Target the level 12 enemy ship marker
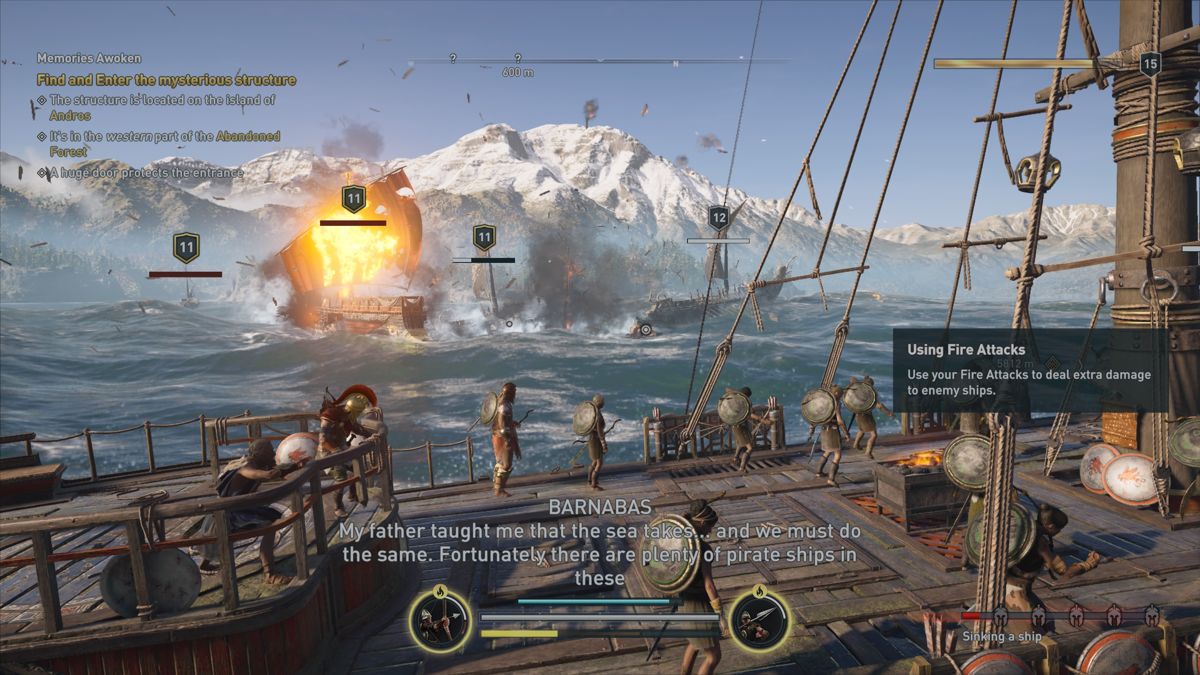Image resolution: width=1200 pixels, height=675 pixels. (x=718, y=218)
